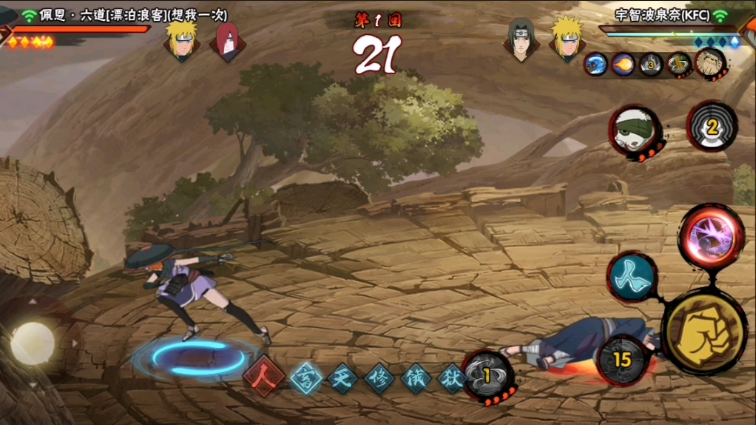Use the grey swirl button marked 1

488,376
